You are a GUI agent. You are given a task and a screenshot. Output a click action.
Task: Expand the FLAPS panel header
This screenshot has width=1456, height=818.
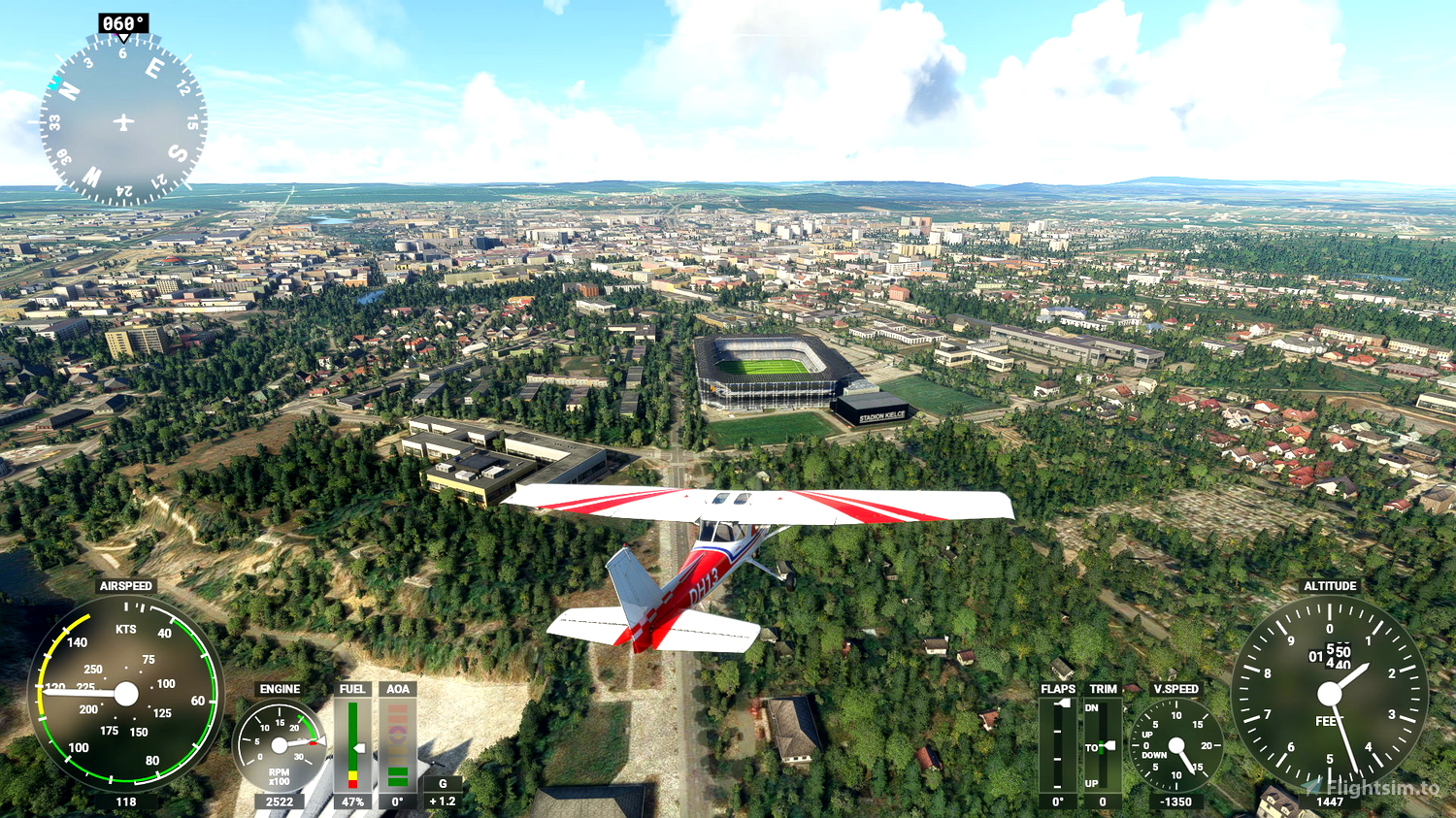tap(1059, 689)
